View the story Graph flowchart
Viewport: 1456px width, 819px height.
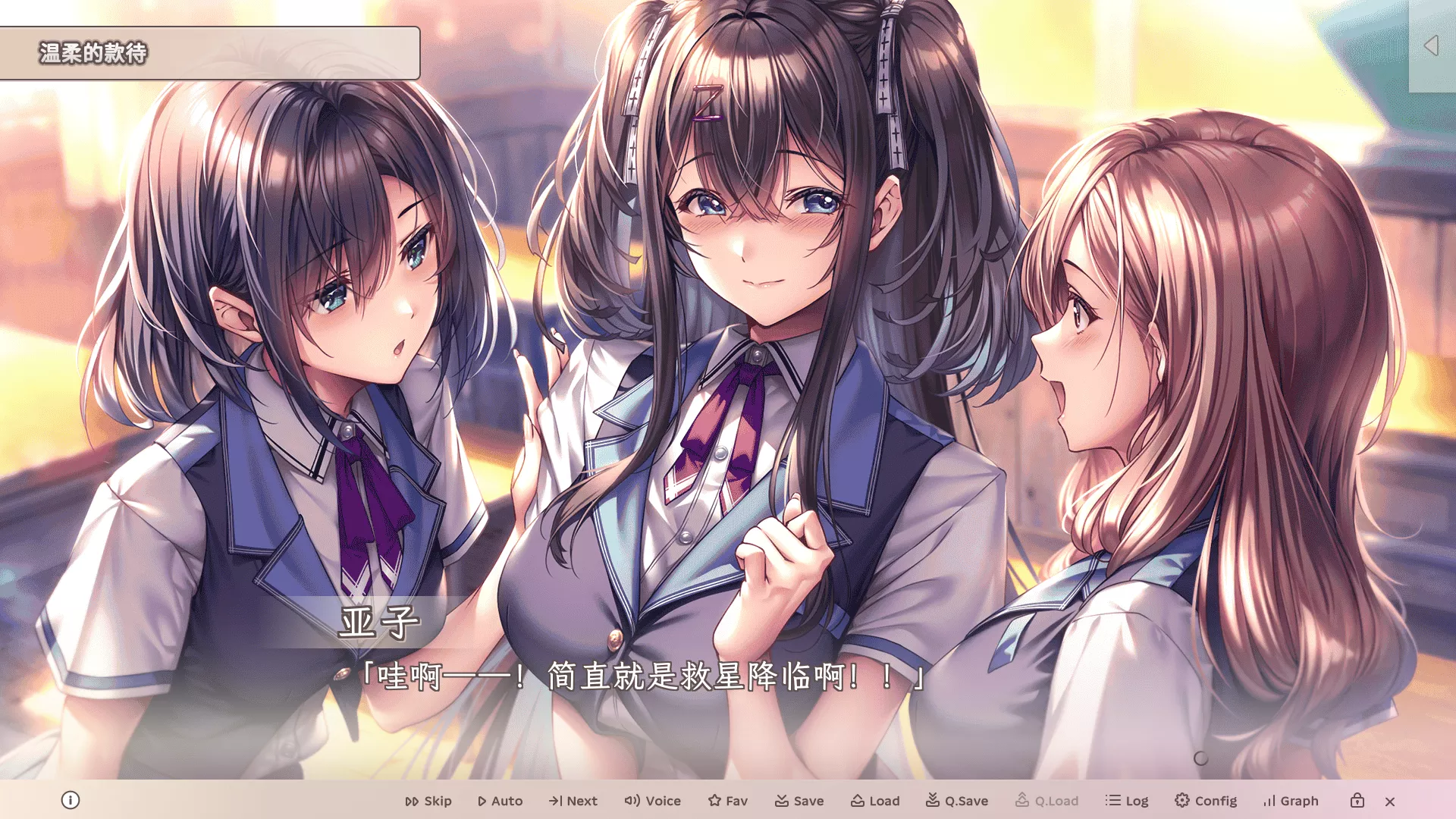point(1291,800)
